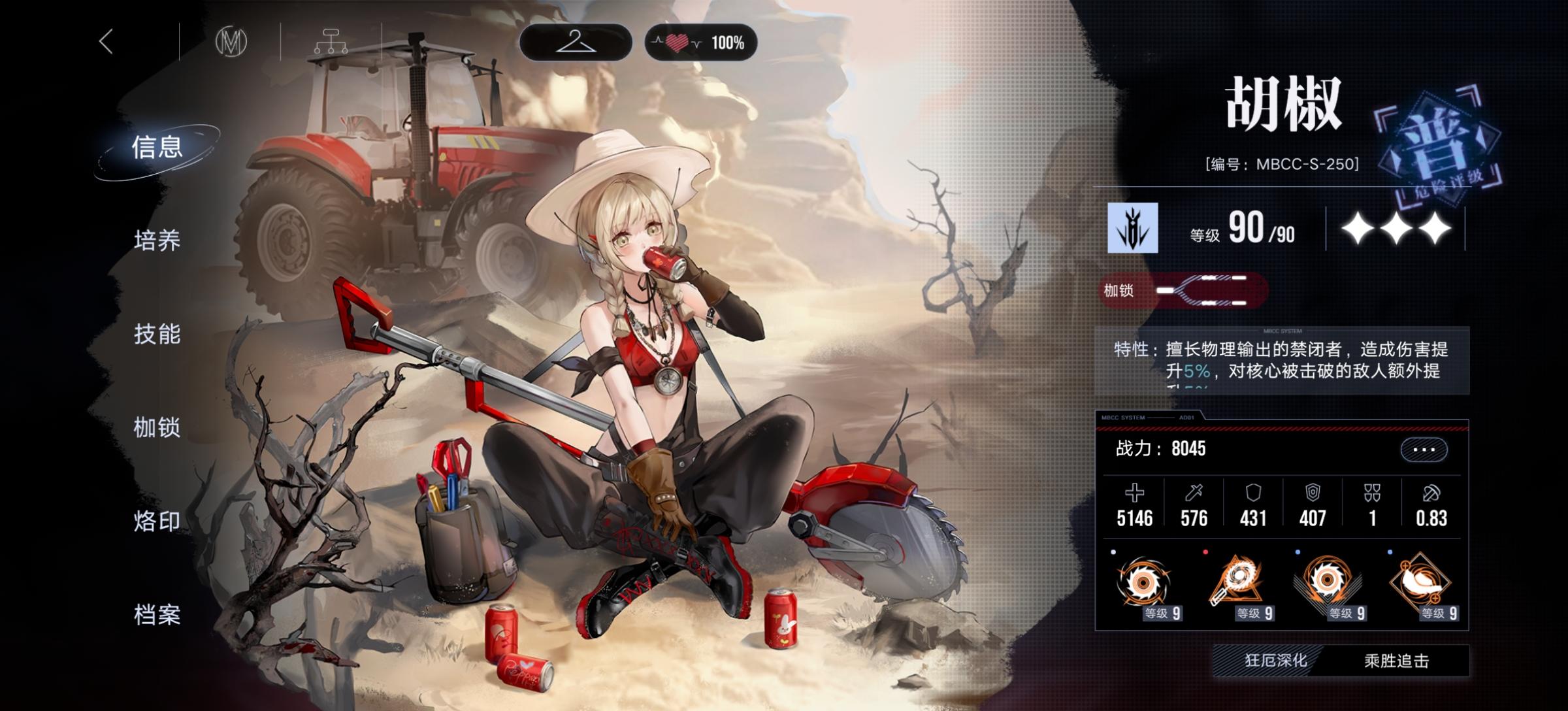Go back using the top-left arrow

pos(106,41)
